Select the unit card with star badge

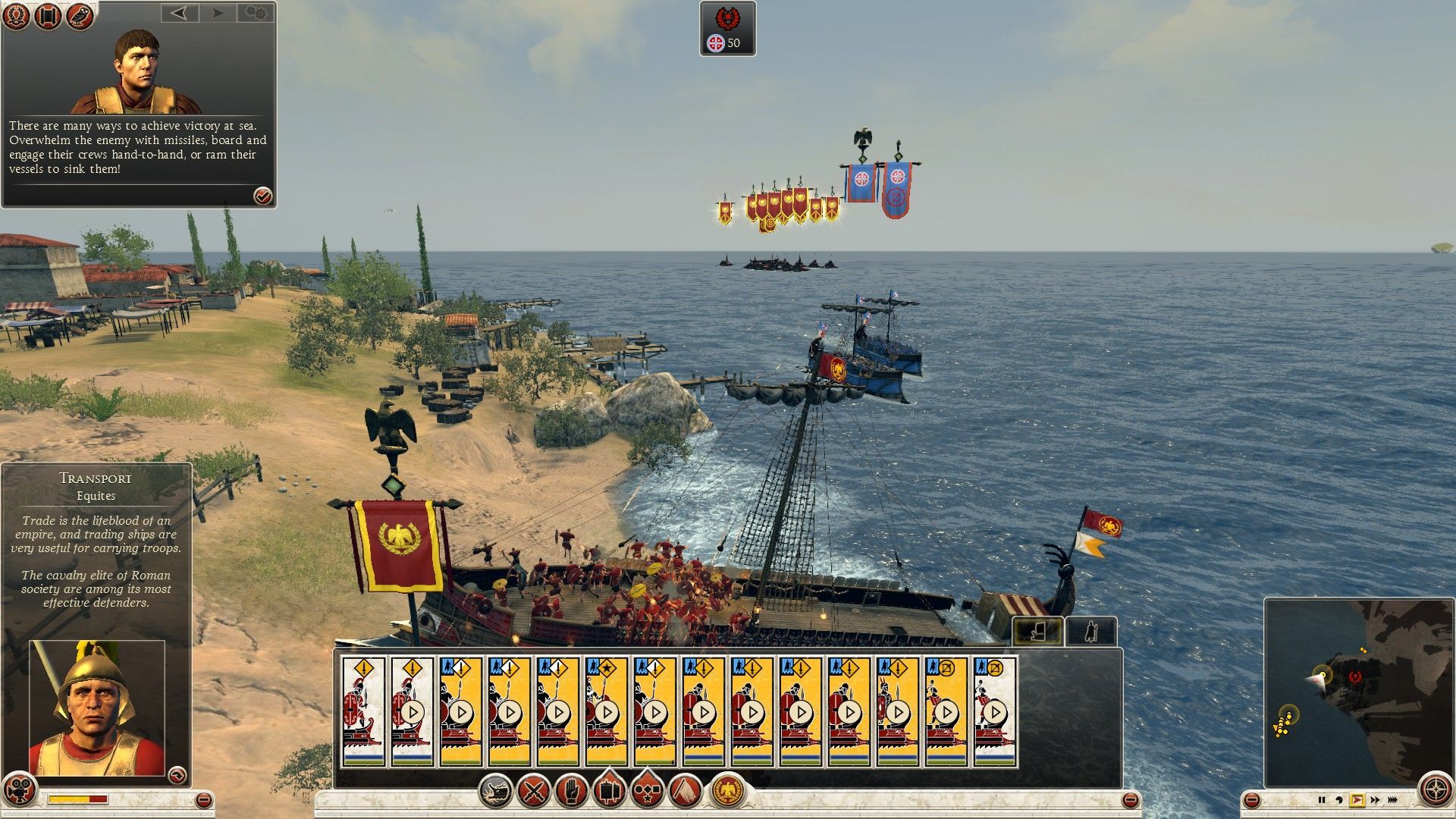click(x=607, y=711)
